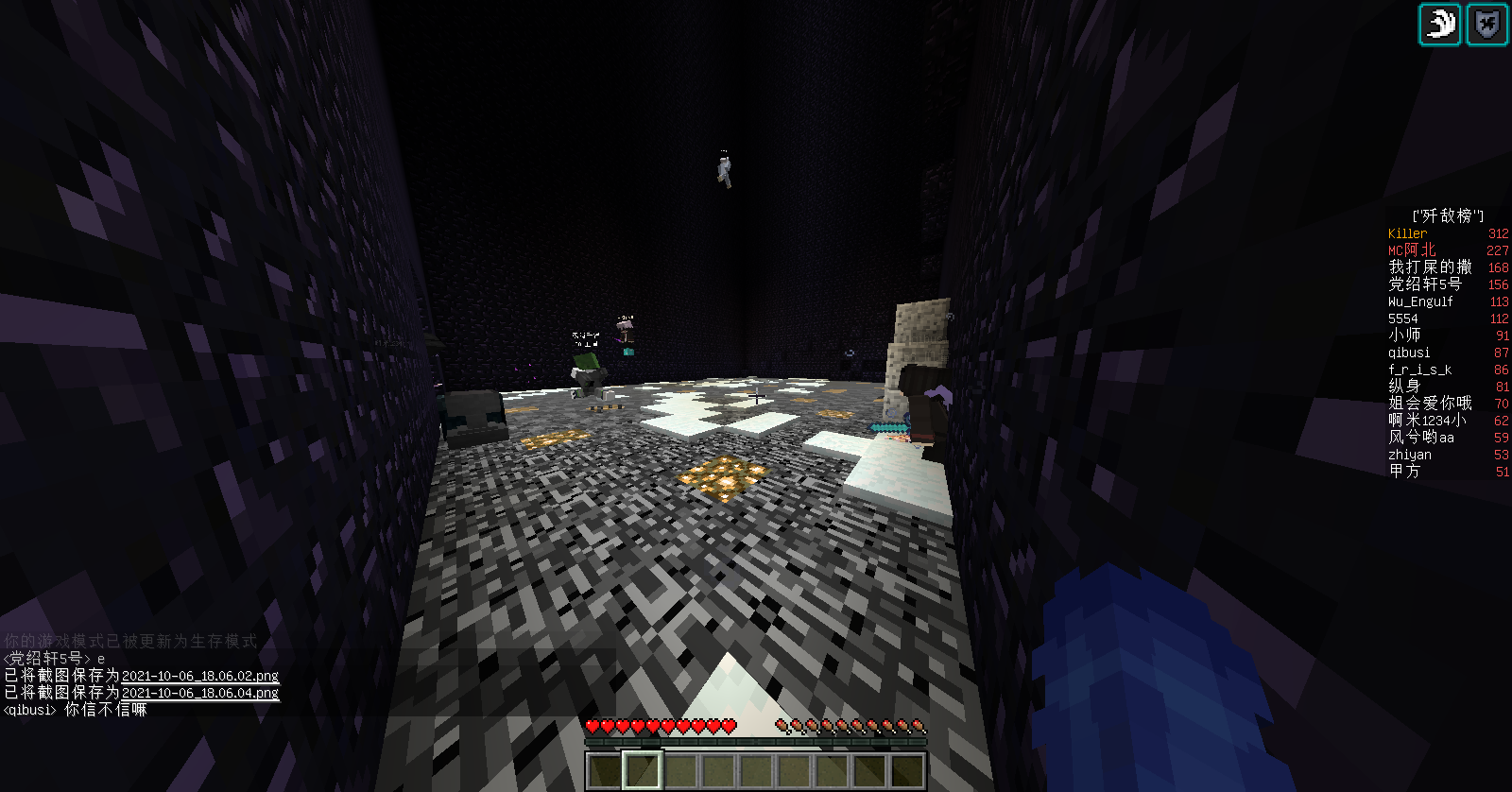This screenshot has width=1512, height=792.
Task: Select the highlighted hotbar slot
Action: pos(642,770)
